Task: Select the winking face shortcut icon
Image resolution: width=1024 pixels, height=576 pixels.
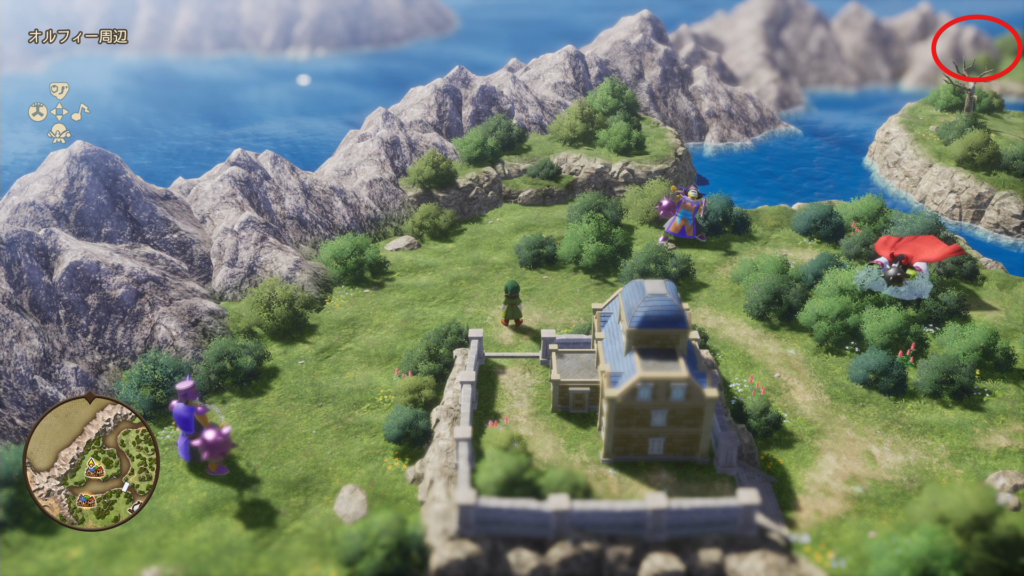Action: (59, 92)
